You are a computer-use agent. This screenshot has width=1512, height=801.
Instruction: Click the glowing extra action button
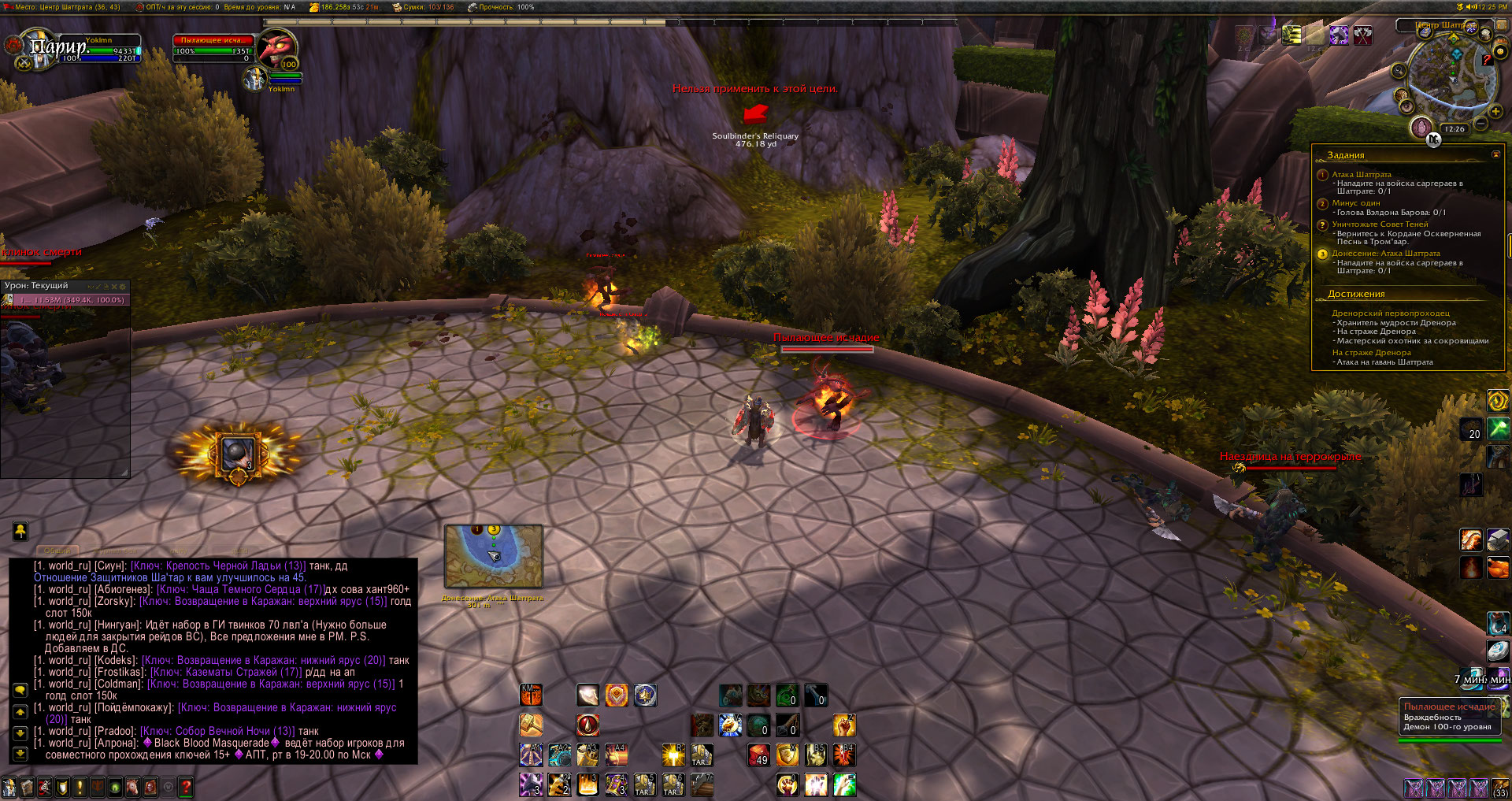coord(237,454)
